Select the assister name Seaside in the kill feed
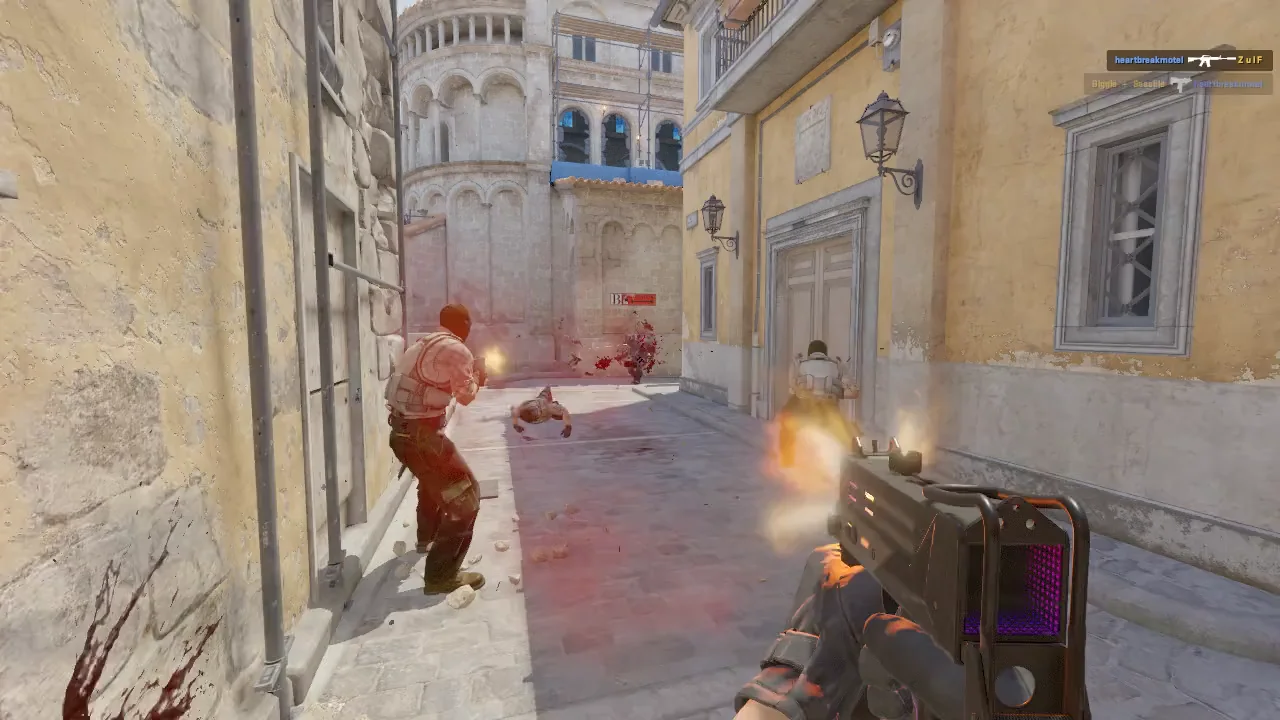The image size is (1280, 720). [x=1149, y=83]
